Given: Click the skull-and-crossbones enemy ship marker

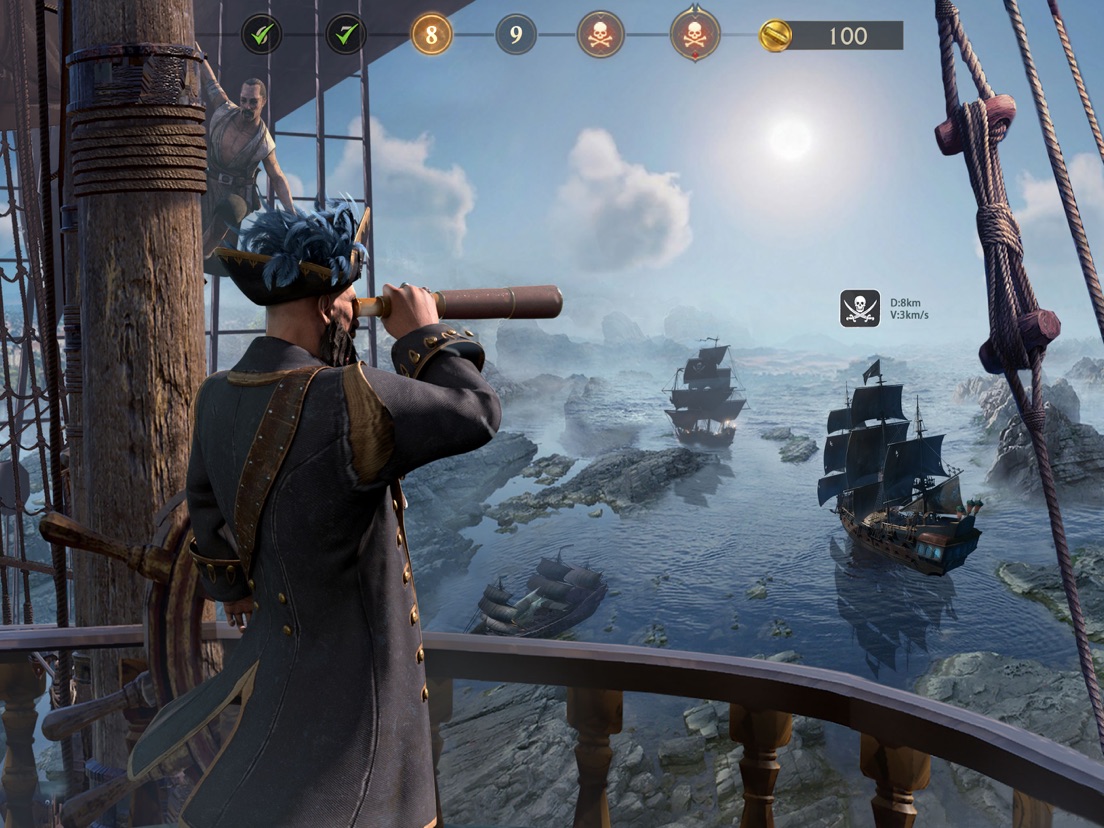Looking at the screenshot, I should click(860, 308).
